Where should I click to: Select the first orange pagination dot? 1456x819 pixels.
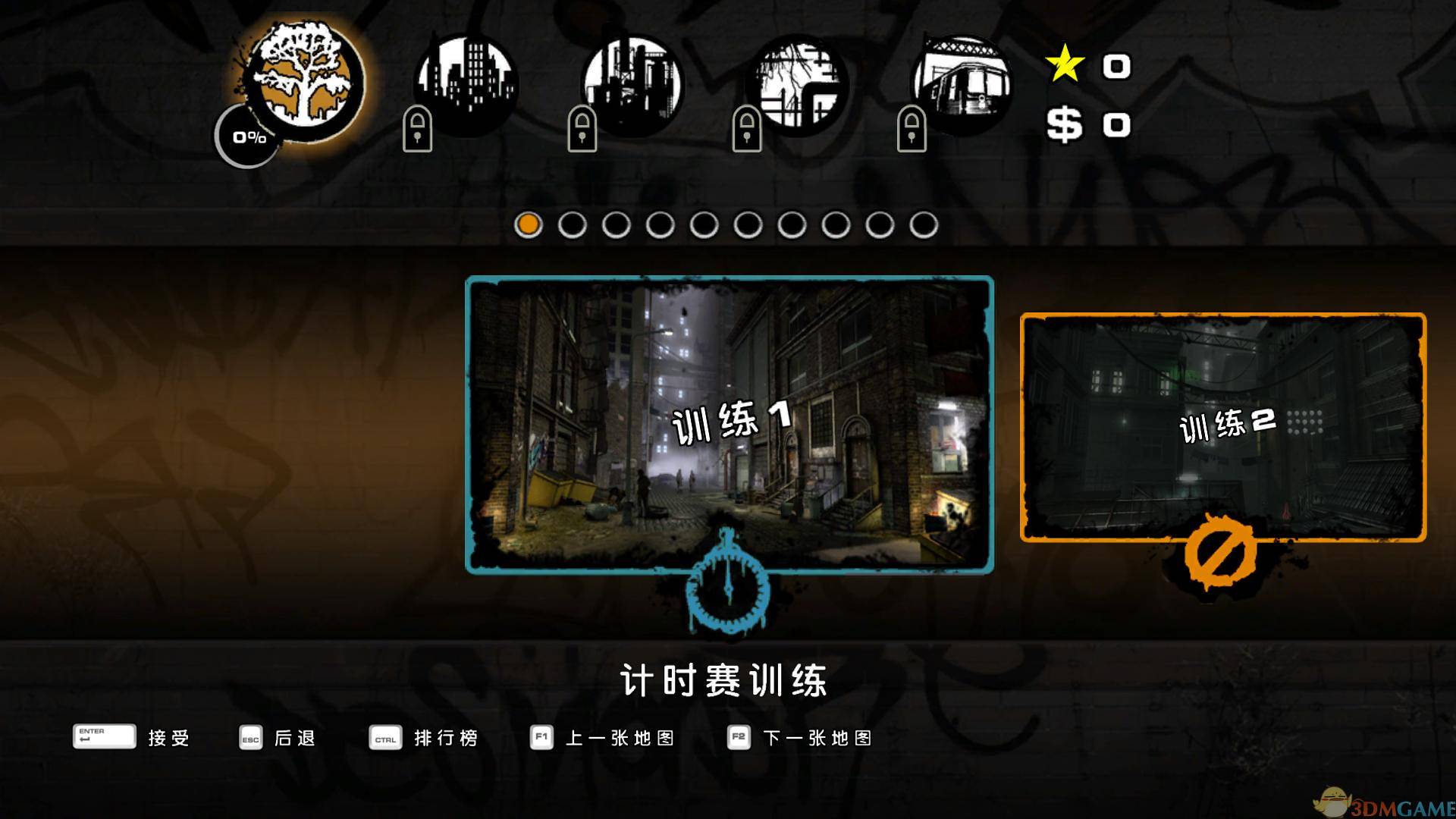(x=529, y=224)
